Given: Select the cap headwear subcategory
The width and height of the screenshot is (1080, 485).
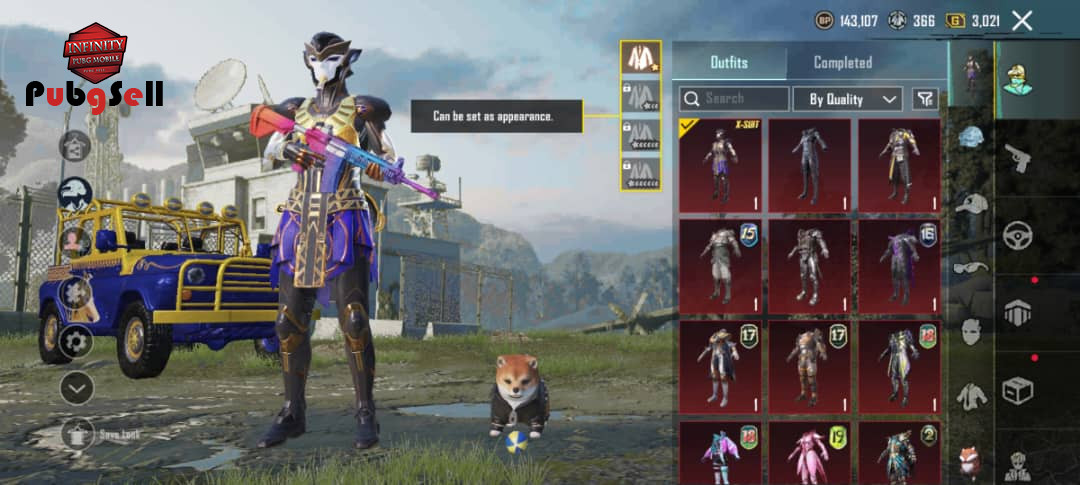Looking at the screenshot, I should pyautogui.click(x=971, y=203).
